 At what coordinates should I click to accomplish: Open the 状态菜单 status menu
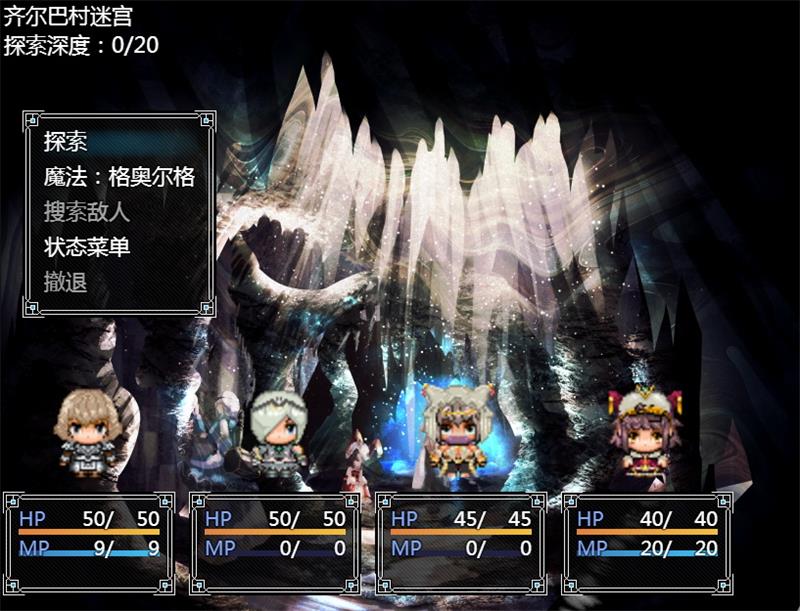[x=87, y=247]
